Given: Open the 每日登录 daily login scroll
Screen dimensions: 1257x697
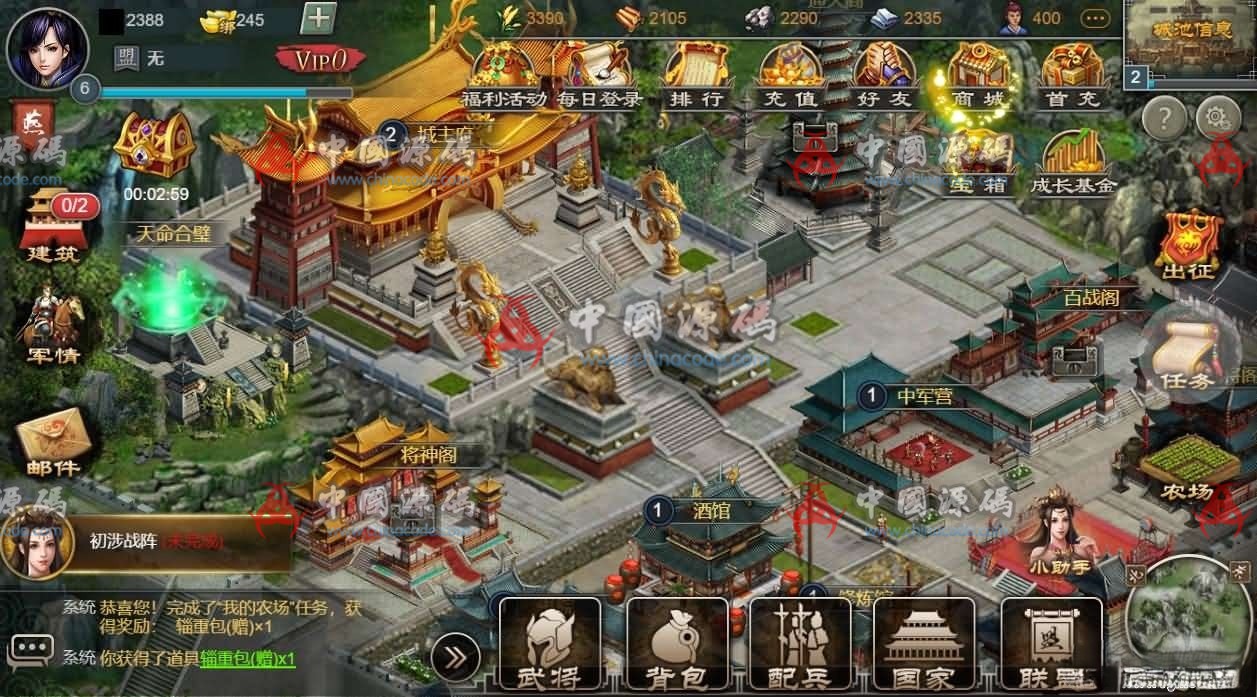Looking at the screenshot, I should [599, 72].
